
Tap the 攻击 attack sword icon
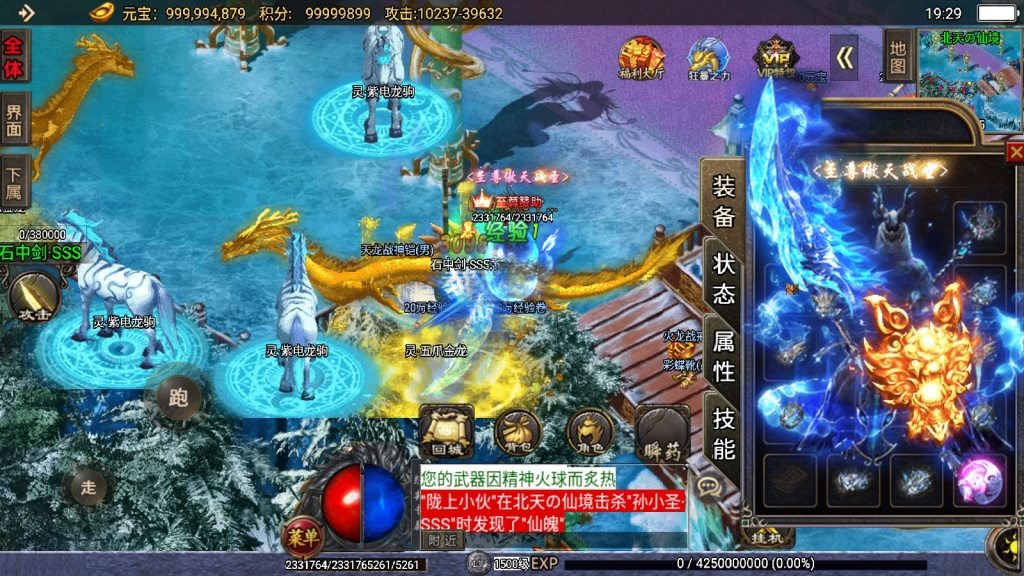32,297
